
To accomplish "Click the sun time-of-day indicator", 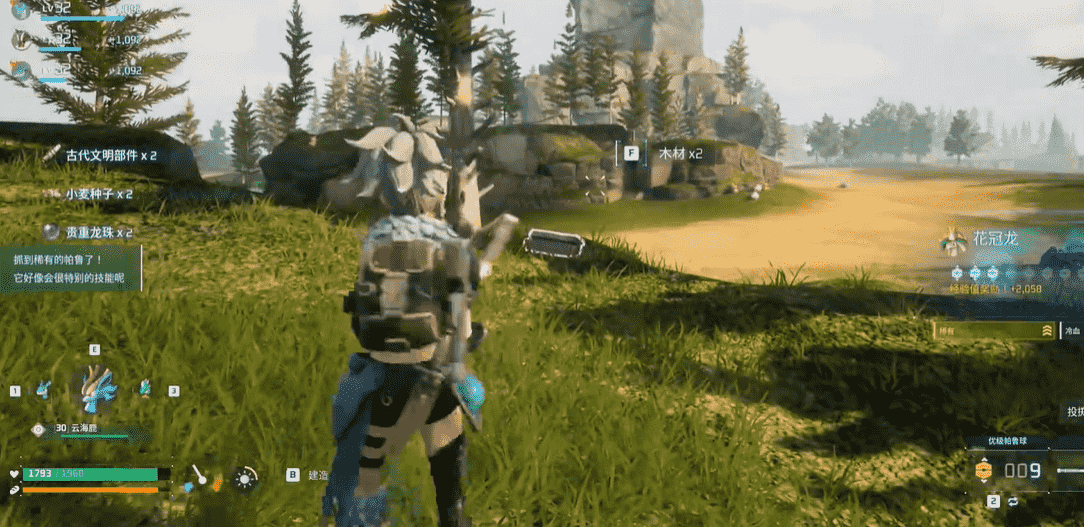I will point(244,479).
